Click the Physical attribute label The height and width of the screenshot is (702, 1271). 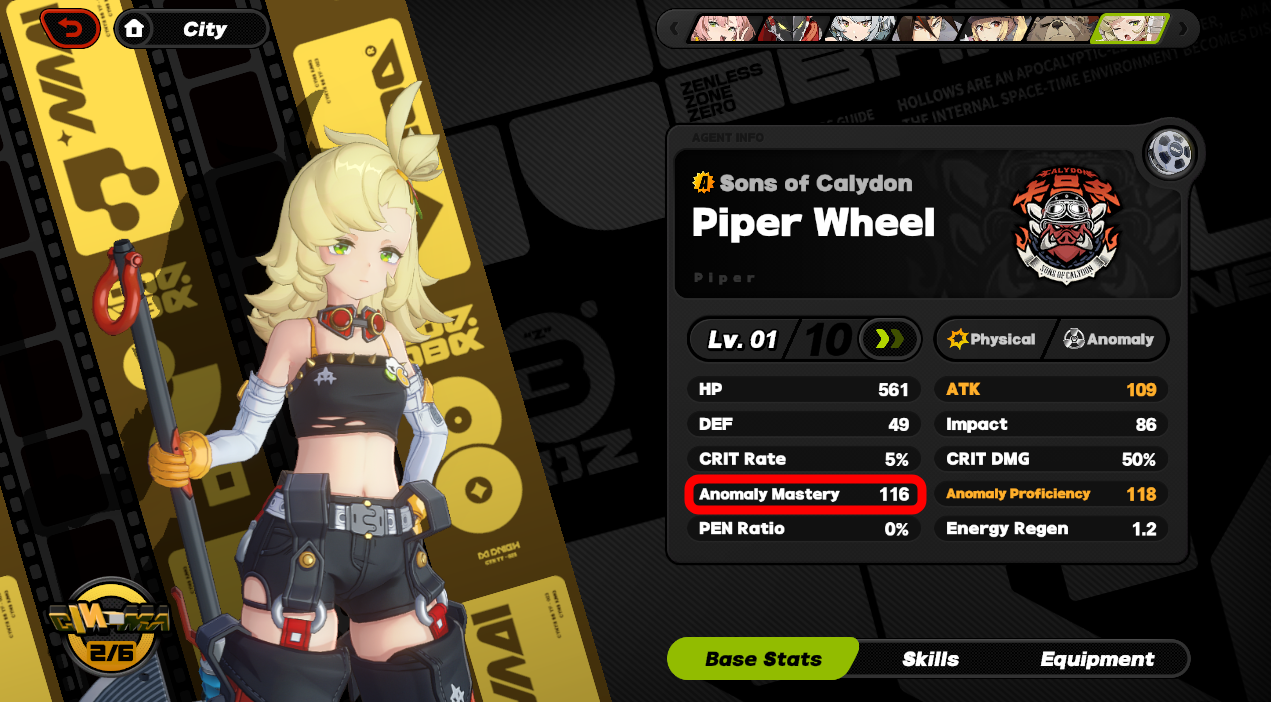(x=991, y=340)
